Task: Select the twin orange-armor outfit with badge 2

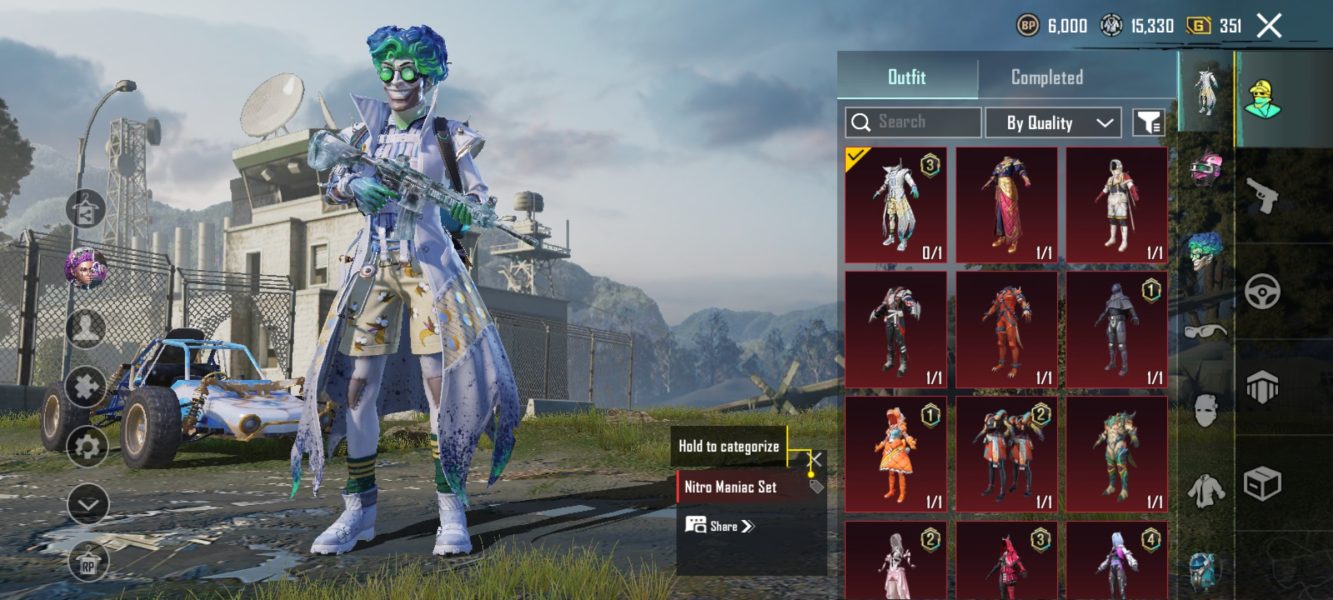Action: (x=1006, y=453)
